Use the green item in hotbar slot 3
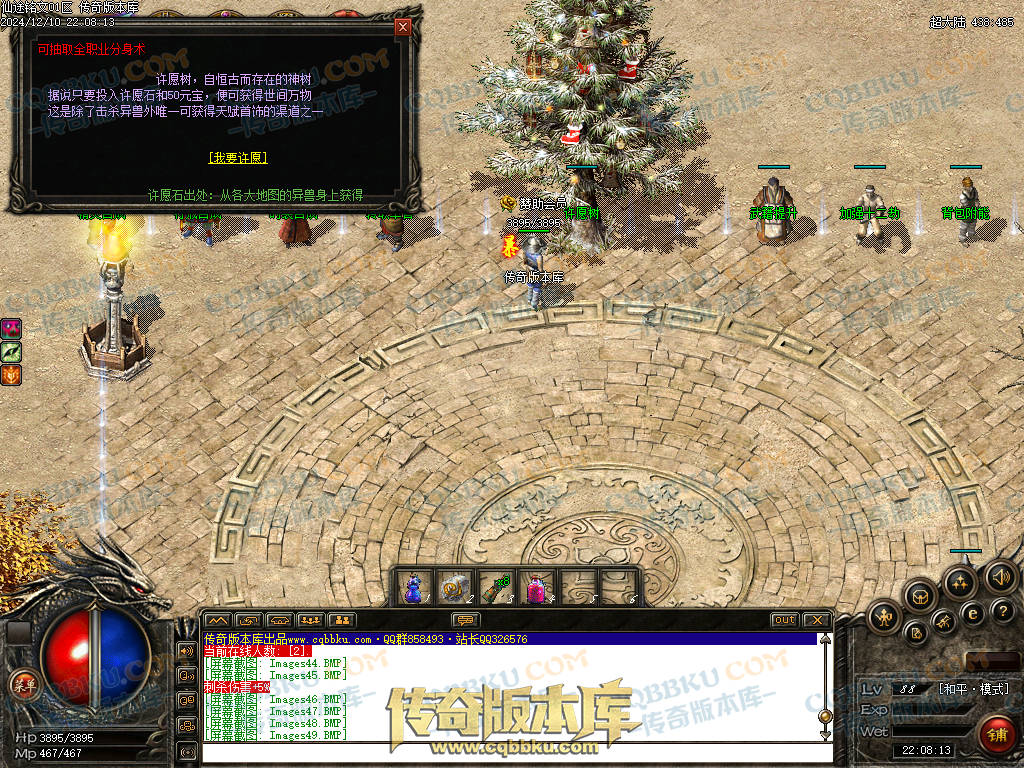This screenshot has width=1024, height=768. click(x=496, y=588)
